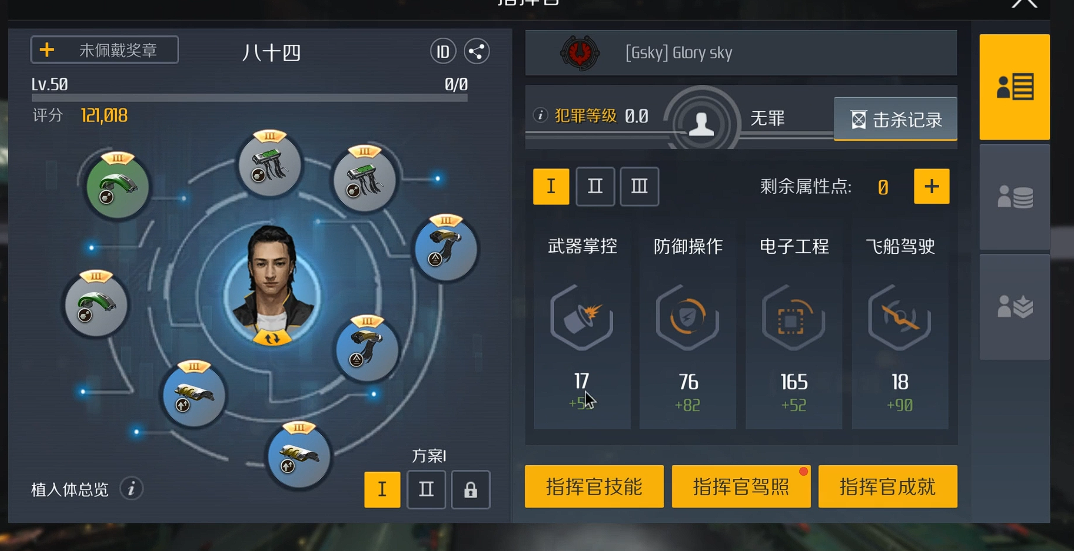Image resolution: width=1074 pixels, height=551 pixels.
Task: Open 指挥官成就 commander achievements
Action: 887,487
